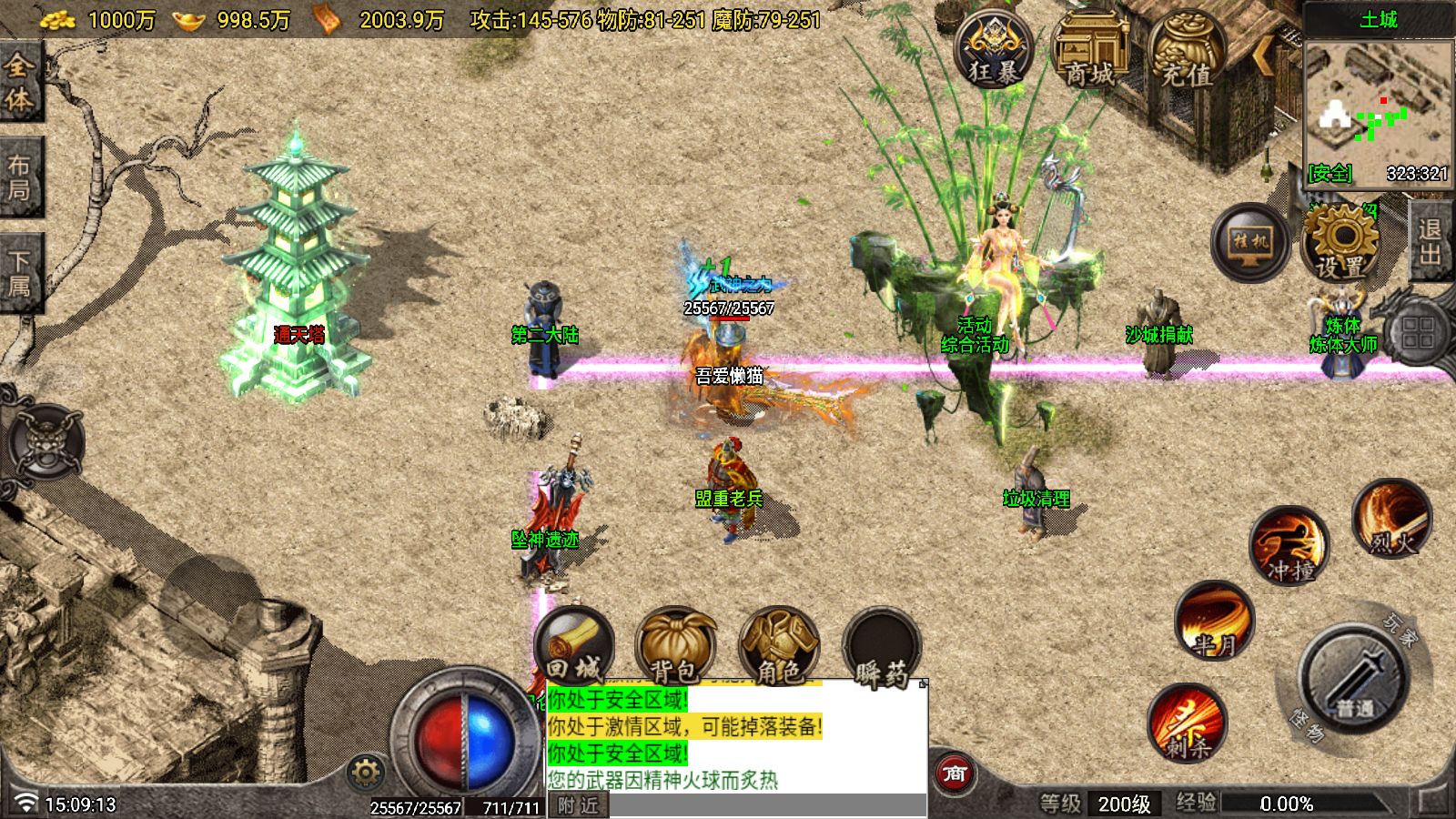This screenshot has width=1456, height=819.
Task: Select the 全体 tab on left
Action: tap(19, 82)
